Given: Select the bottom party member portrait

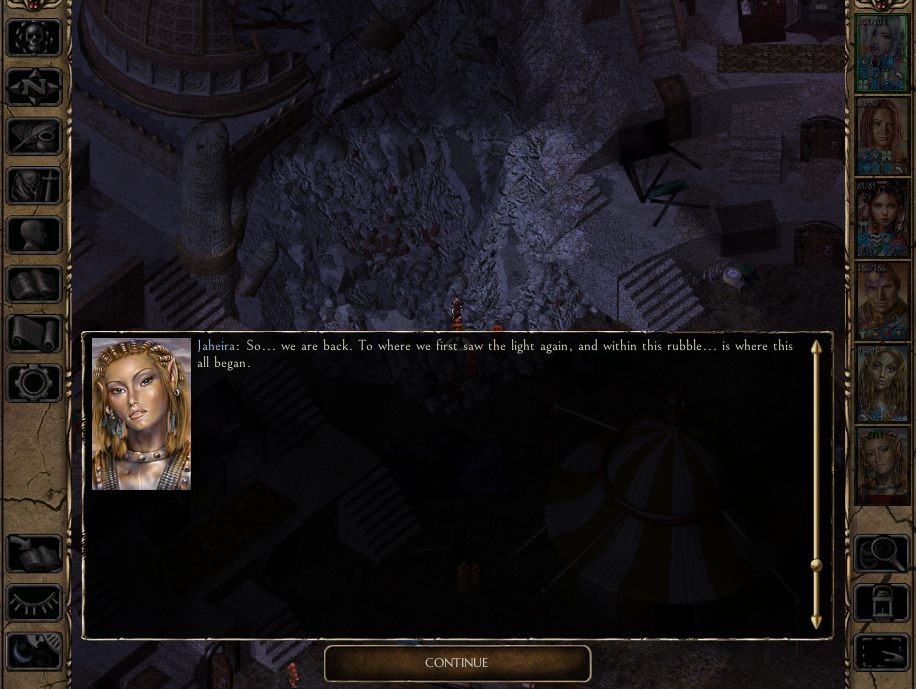Looking at the screenshot, I should 882,466.
